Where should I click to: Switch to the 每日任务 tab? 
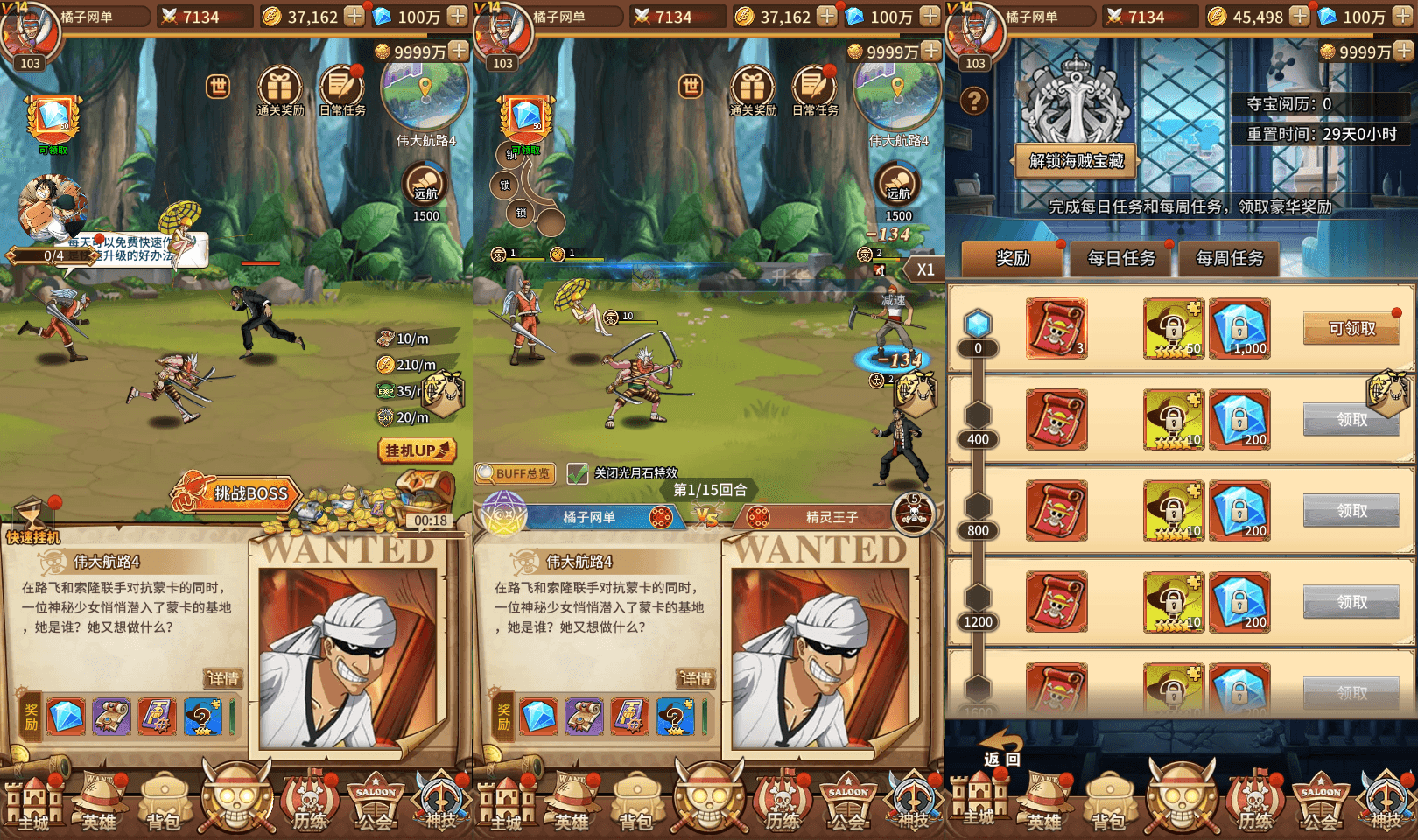pyautogui.click(x=1120, y=258)
